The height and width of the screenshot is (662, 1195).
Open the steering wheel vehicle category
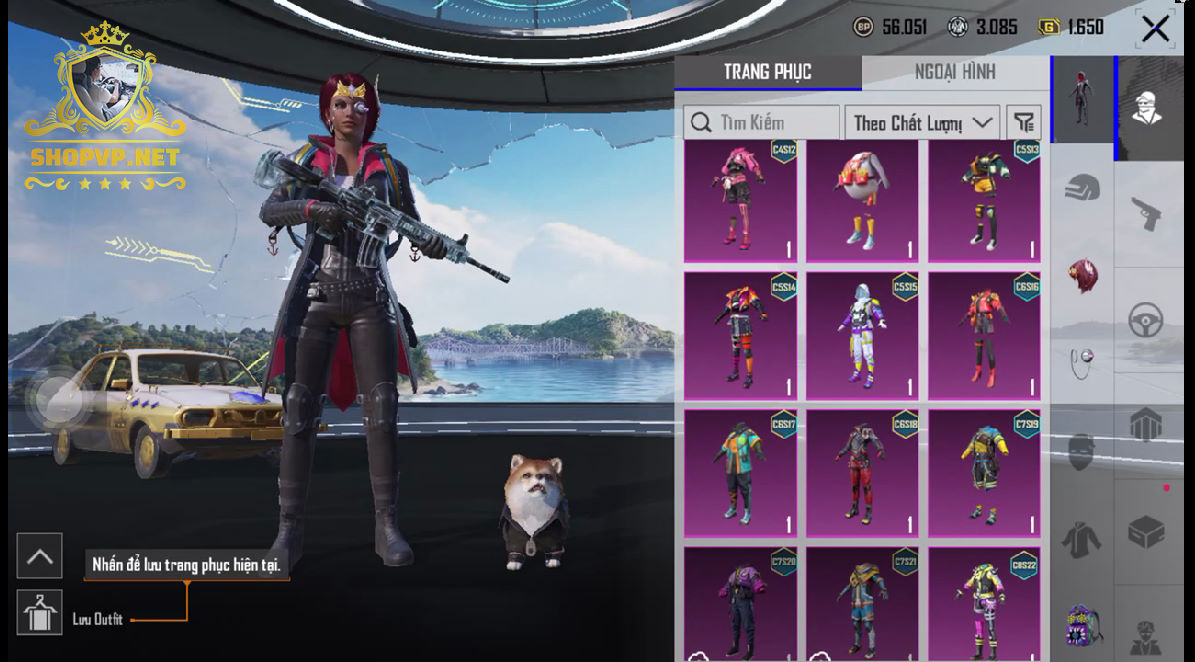click(1146, 321)
